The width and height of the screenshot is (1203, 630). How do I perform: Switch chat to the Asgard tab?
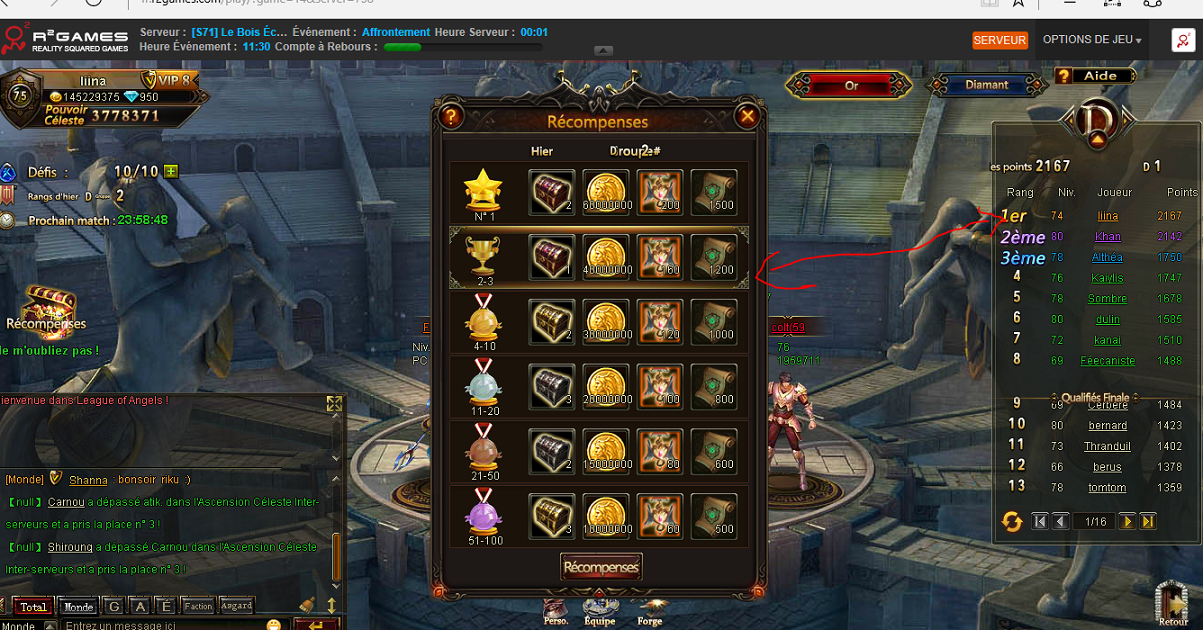pyautogui.click(x=237, y=606)
